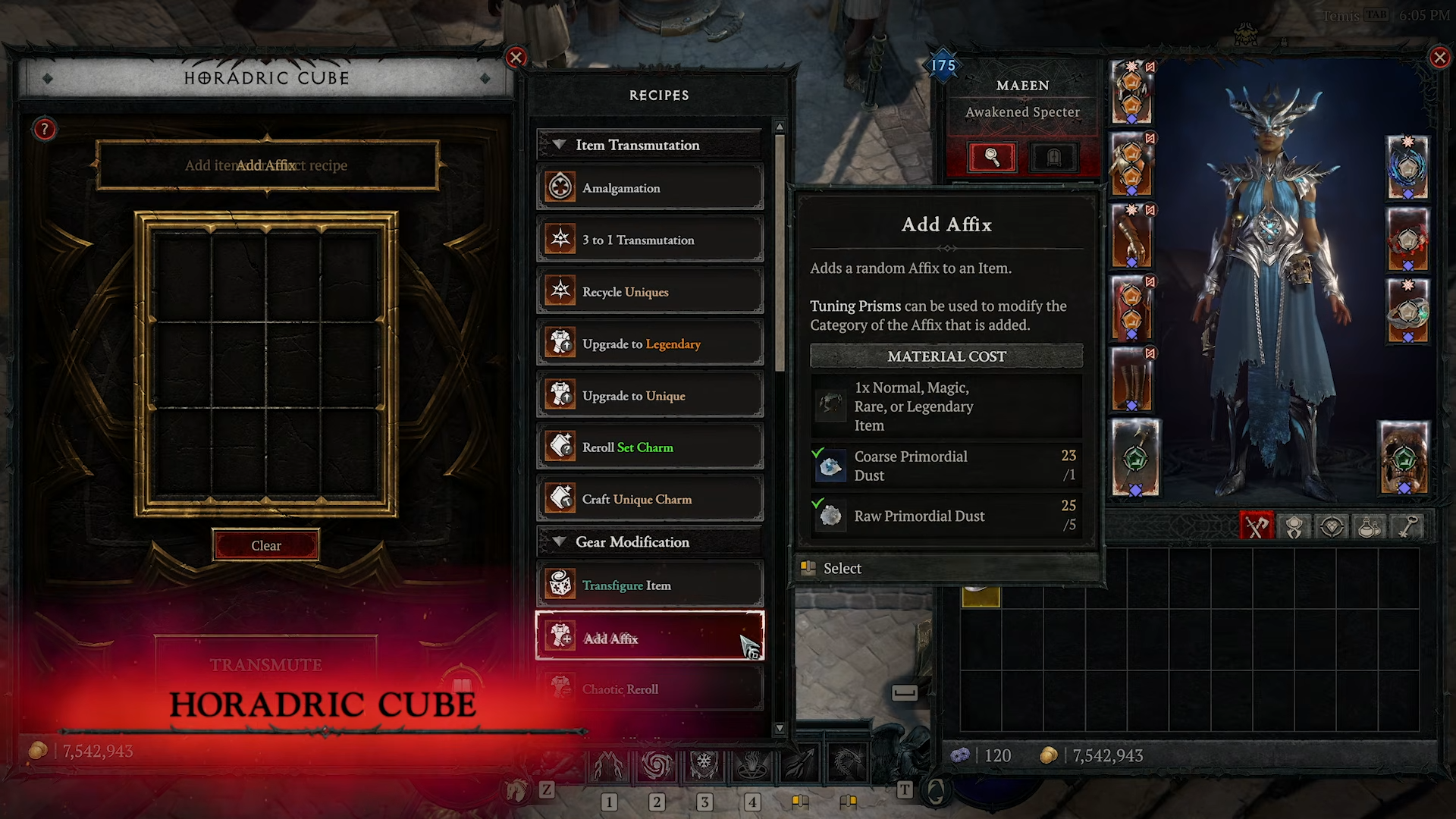Select the spiral vortex skill in slot 2
The width and height of the screenshot is (1456, 819).
click(656, 766)
